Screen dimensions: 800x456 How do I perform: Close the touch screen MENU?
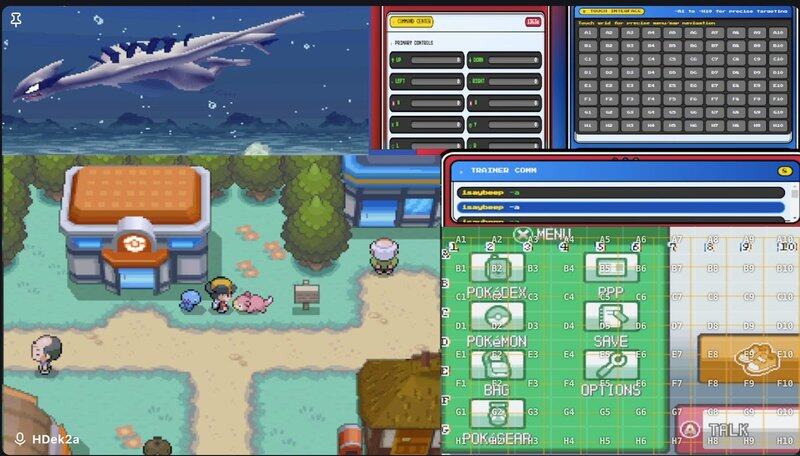(x=524, y=235)
